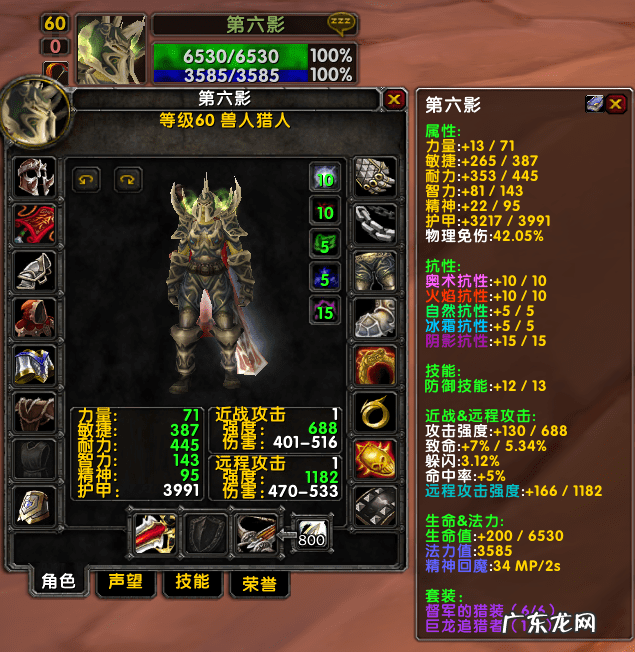Open the 技能 skills tab
Screen dimensions: 635x652
tap(192, 582)
